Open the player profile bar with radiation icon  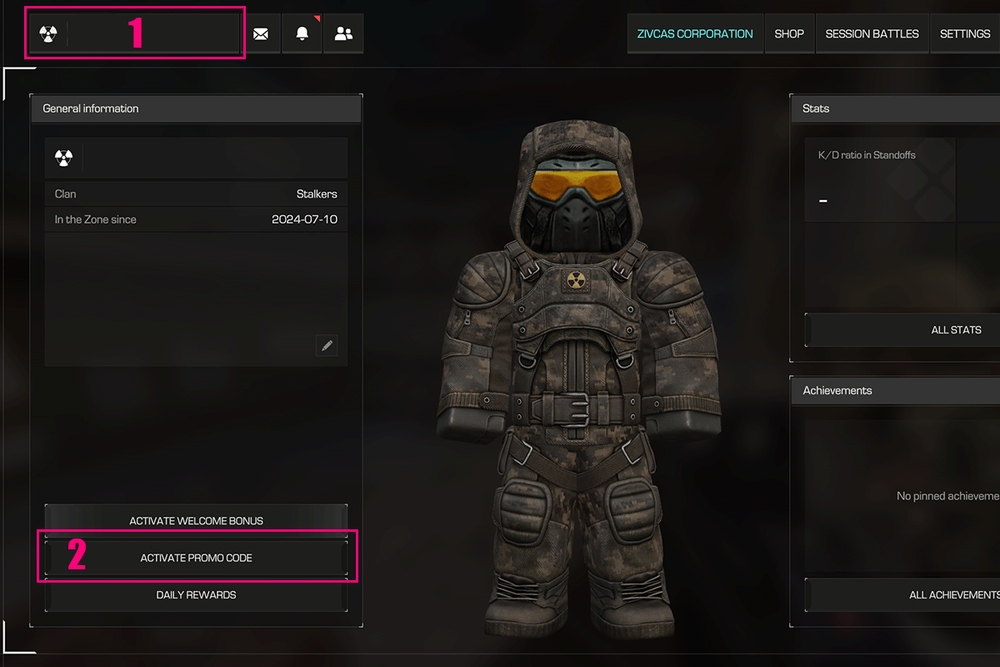[135, 33]
